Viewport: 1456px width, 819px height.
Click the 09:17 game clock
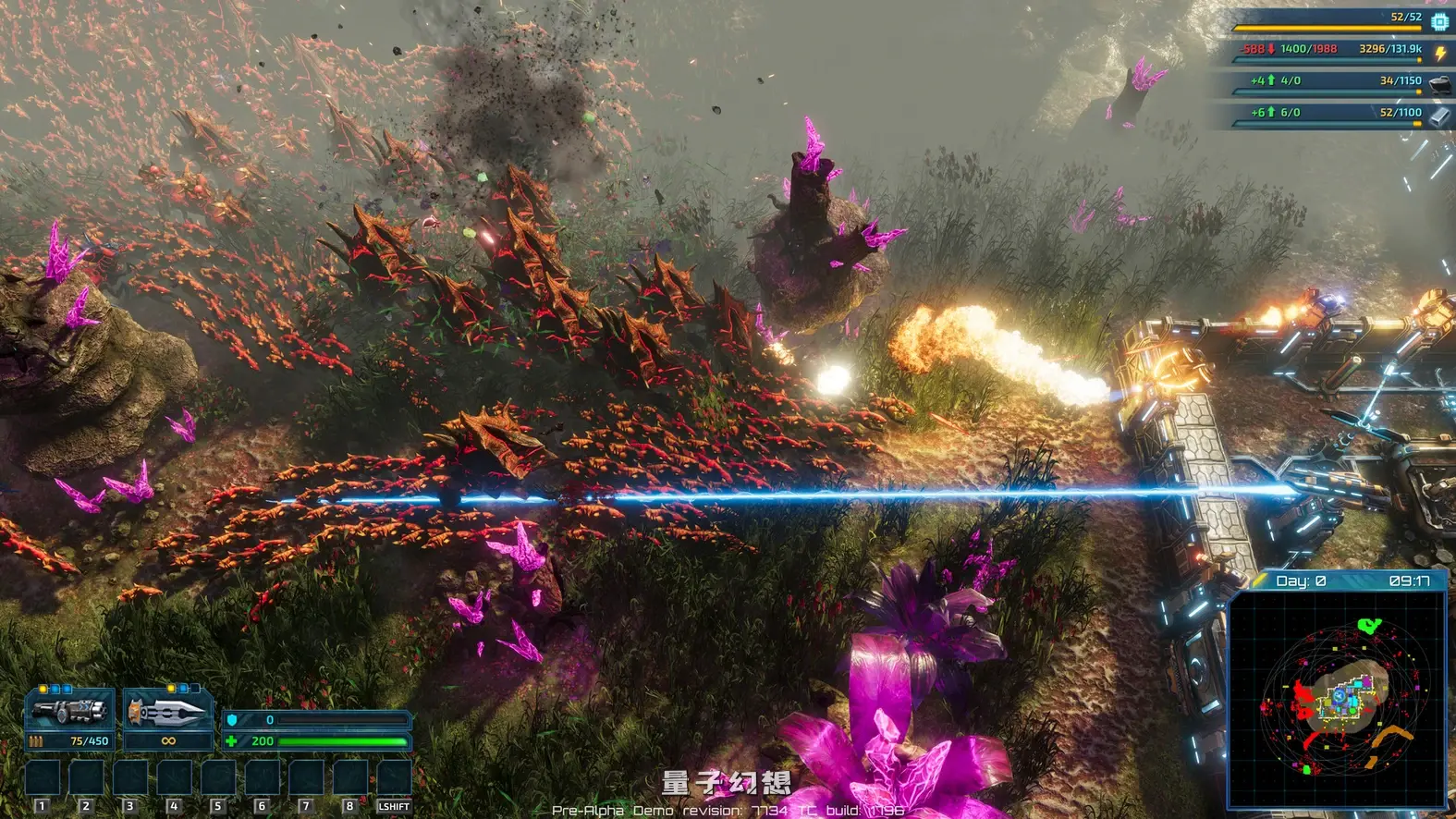(x=1412, y=581)
